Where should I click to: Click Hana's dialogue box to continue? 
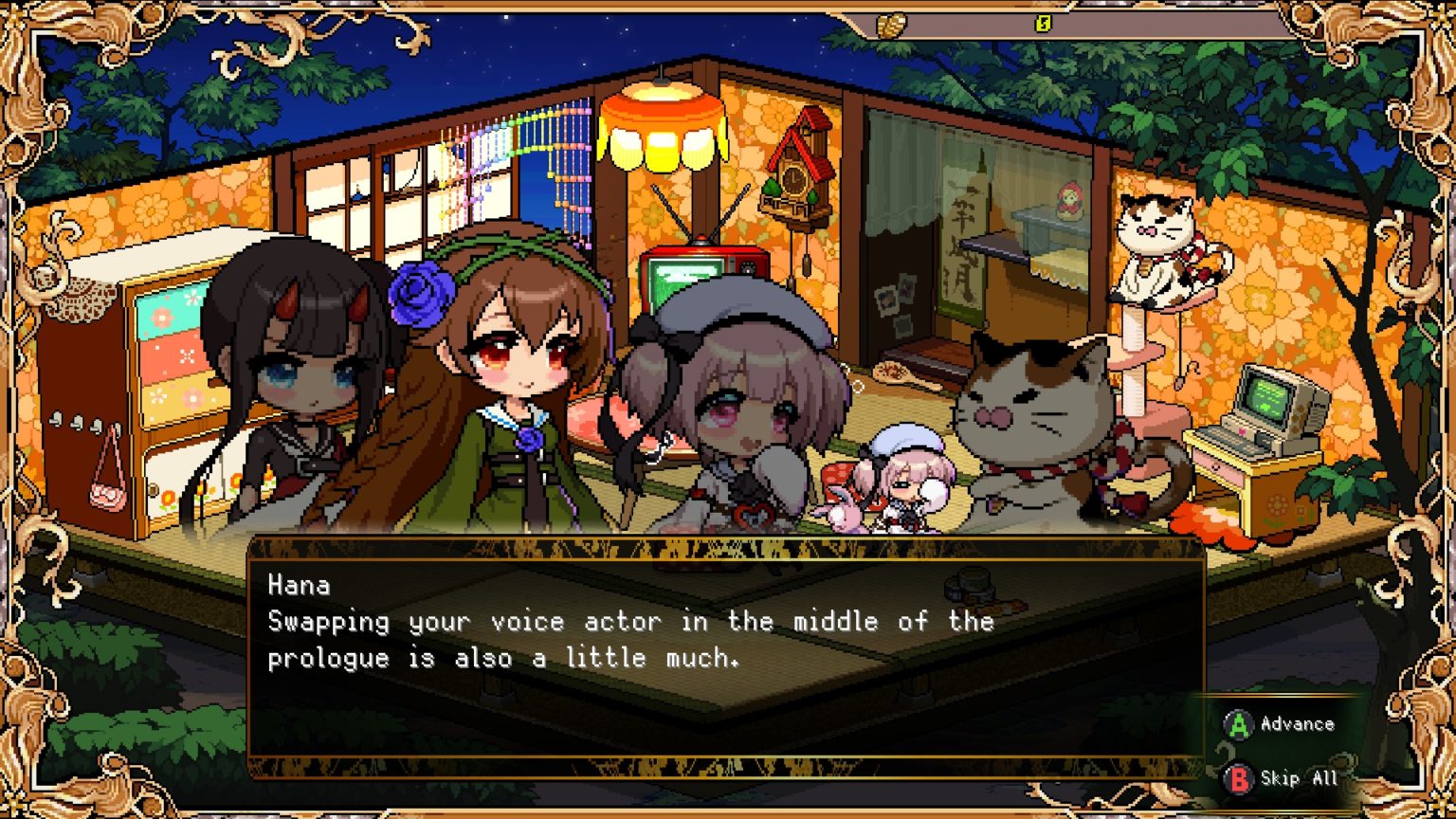click(x=725, y=656)
